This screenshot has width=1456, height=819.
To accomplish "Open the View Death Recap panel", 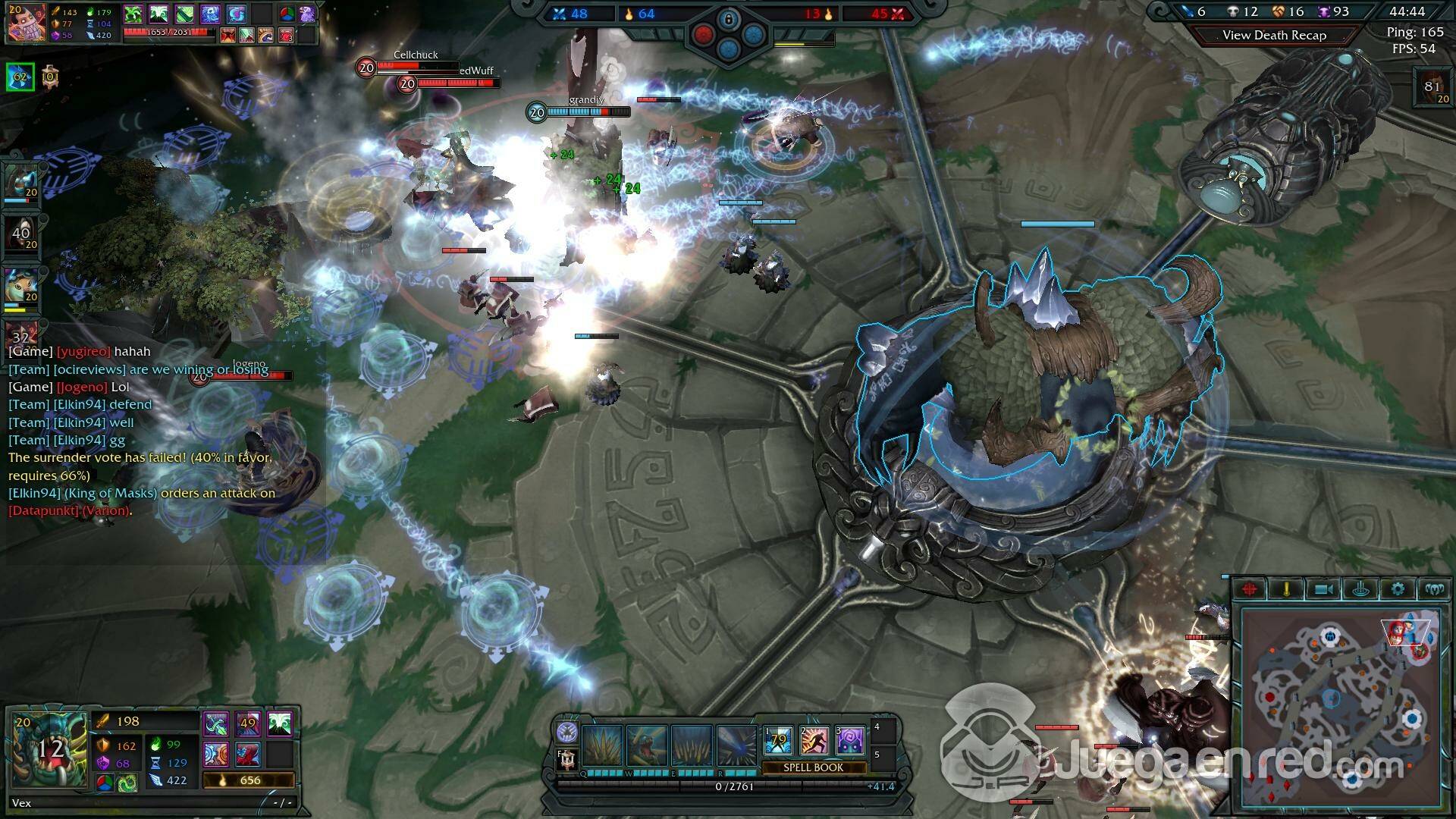I will pos(1274,35).
